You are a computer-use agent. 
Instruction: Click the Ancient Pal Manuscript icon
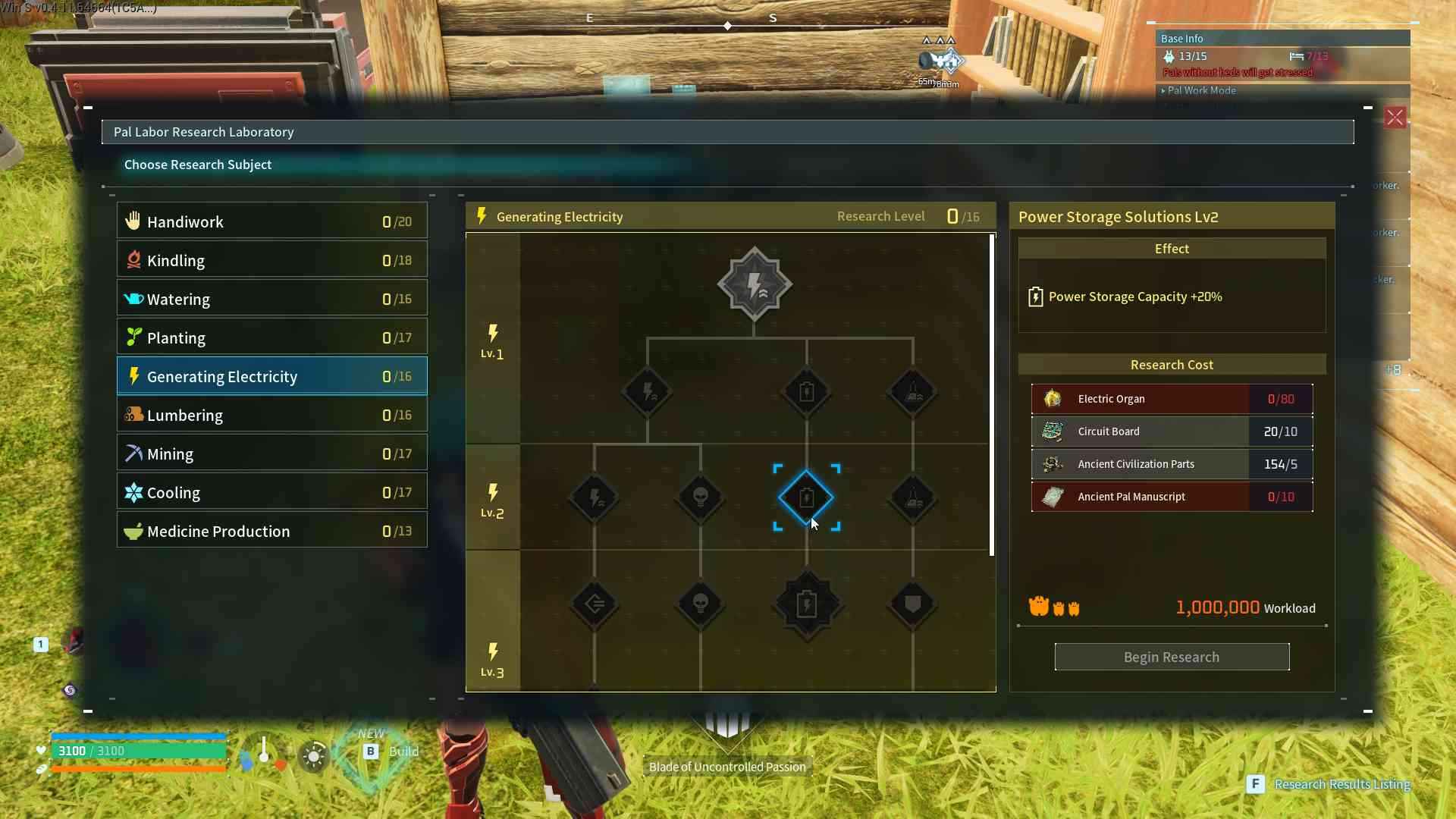1053,497
